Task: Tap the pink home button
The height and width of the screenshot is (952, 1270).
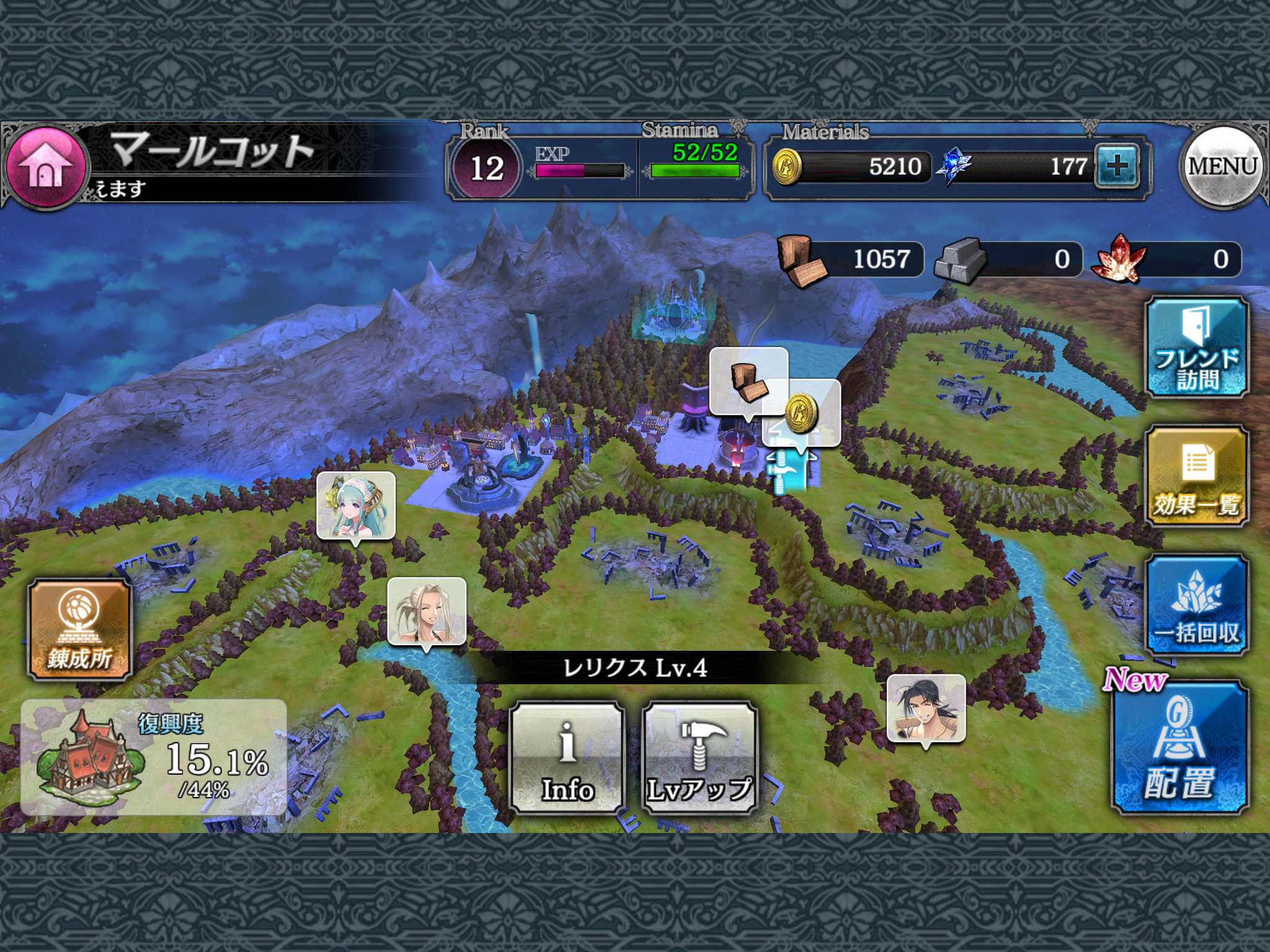Action: pyautogui.click(x=45, y=166)
